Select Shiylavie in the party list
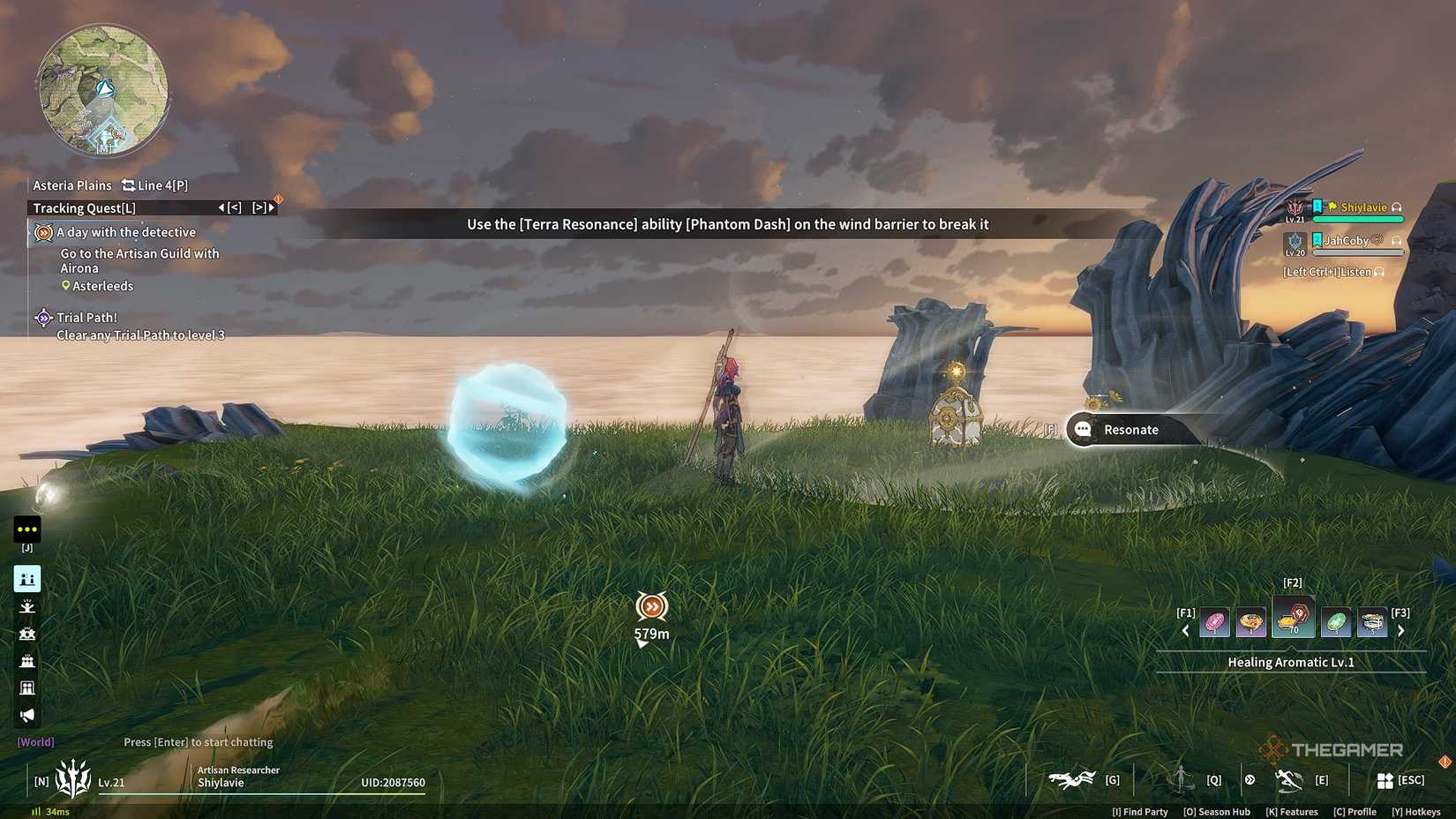This screenshot has height=819, width=1456. 1362,207
